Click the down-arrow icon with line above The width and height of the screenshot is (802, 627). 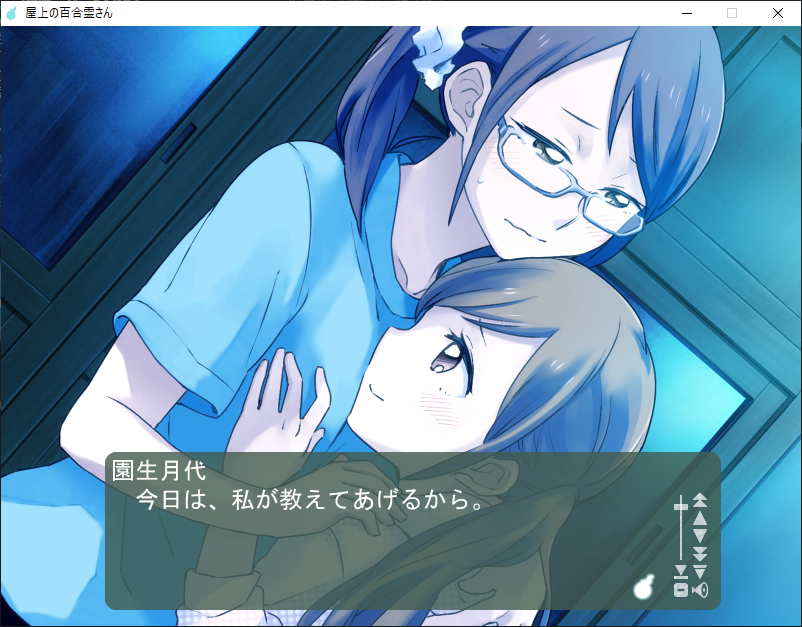[x=700, y=572]
